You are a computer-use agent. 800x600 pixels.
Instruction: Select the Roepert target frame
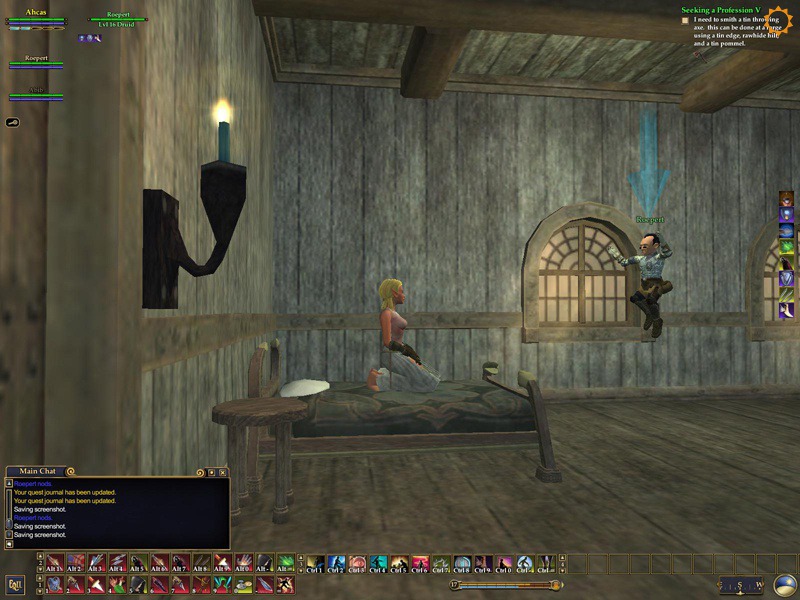click(119, 16)
